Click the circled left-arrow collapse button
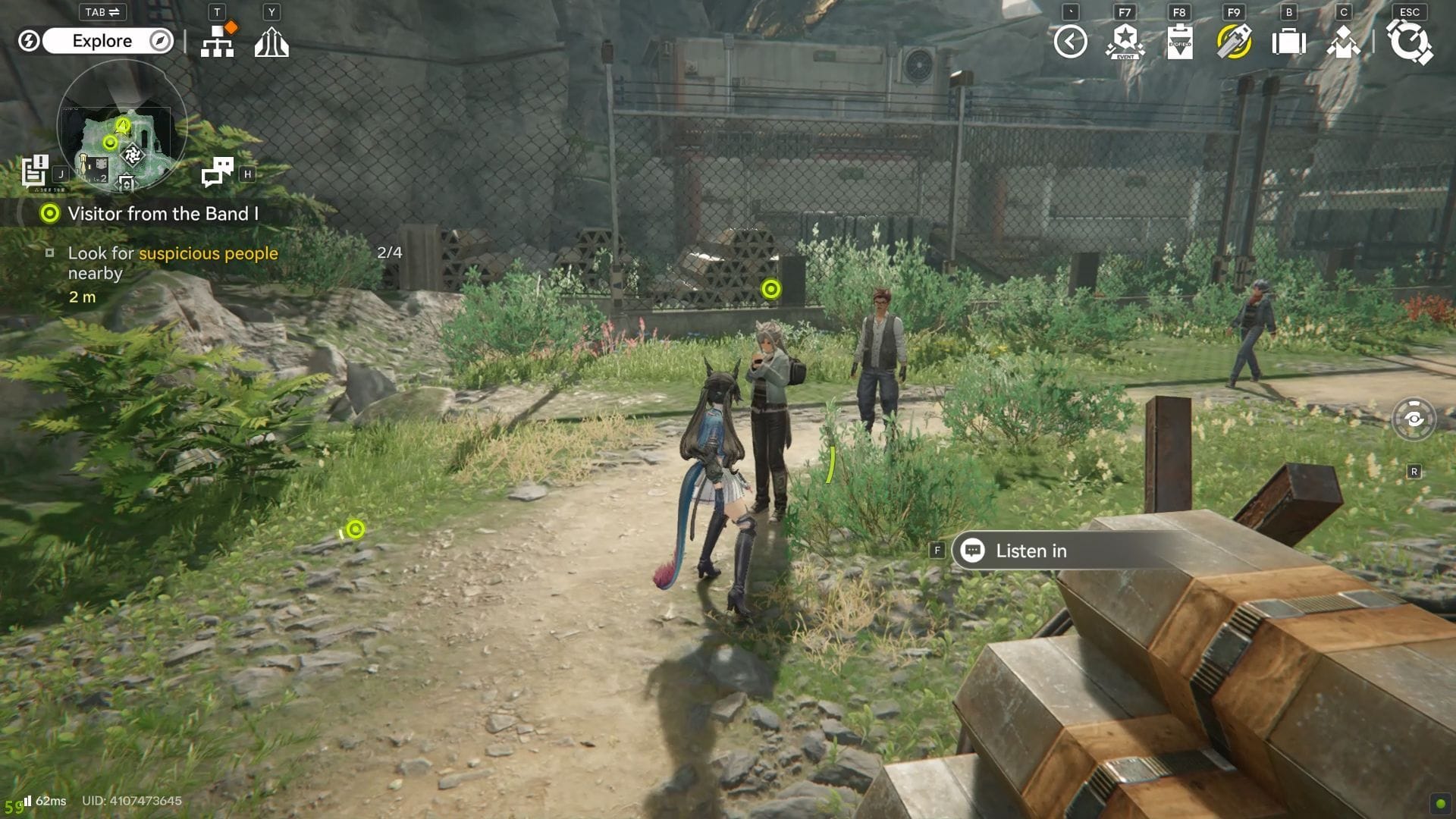The height and width of the screenshot is (819, 1456). click(x=1070, y=42)
